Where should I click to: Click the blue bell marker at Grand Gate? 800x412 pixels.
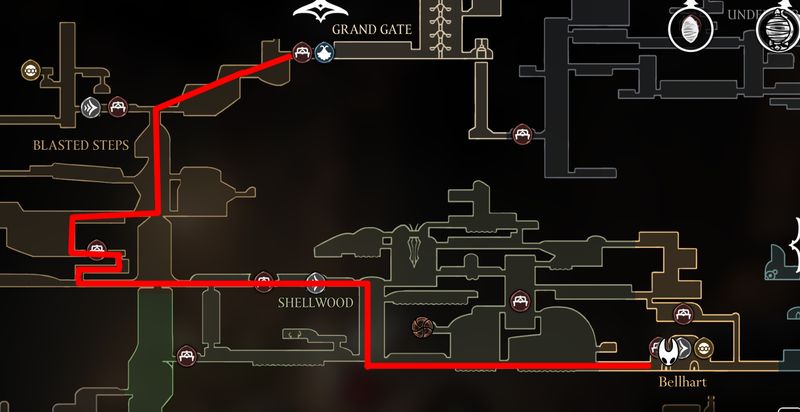click(x=324, y=53)
